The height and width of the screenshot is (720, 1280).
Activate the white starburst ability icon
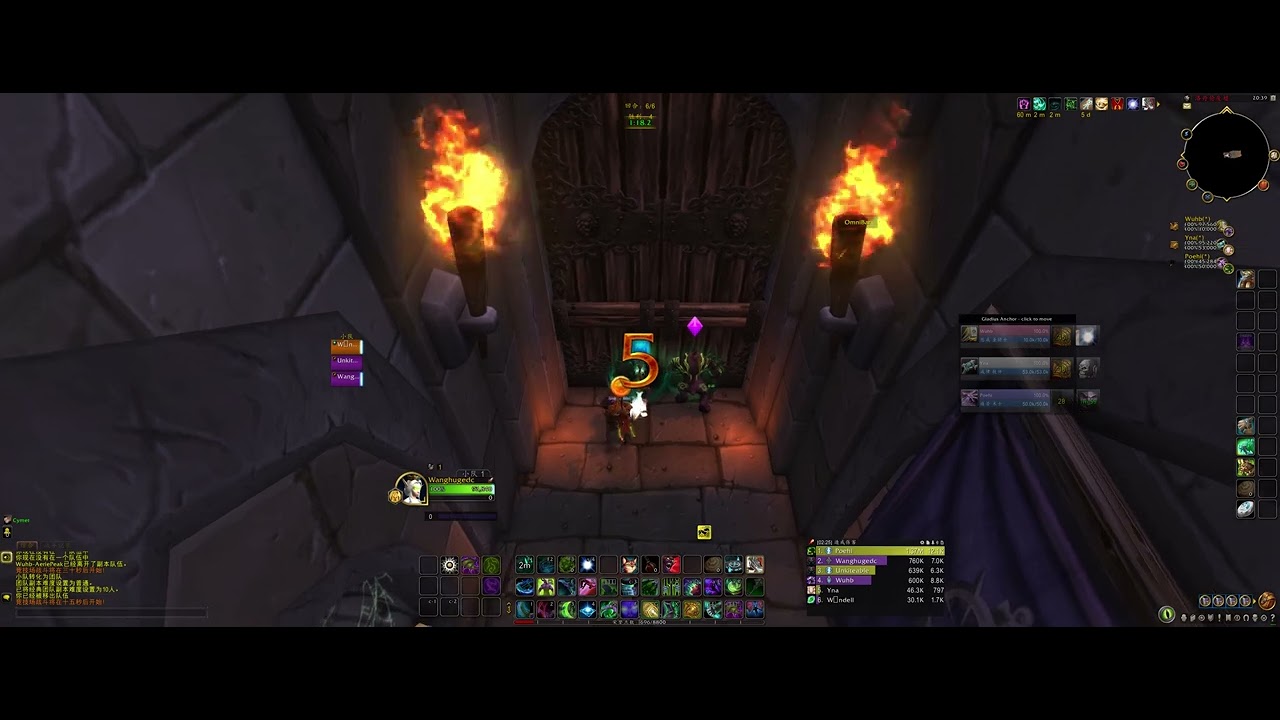point(587,565)
